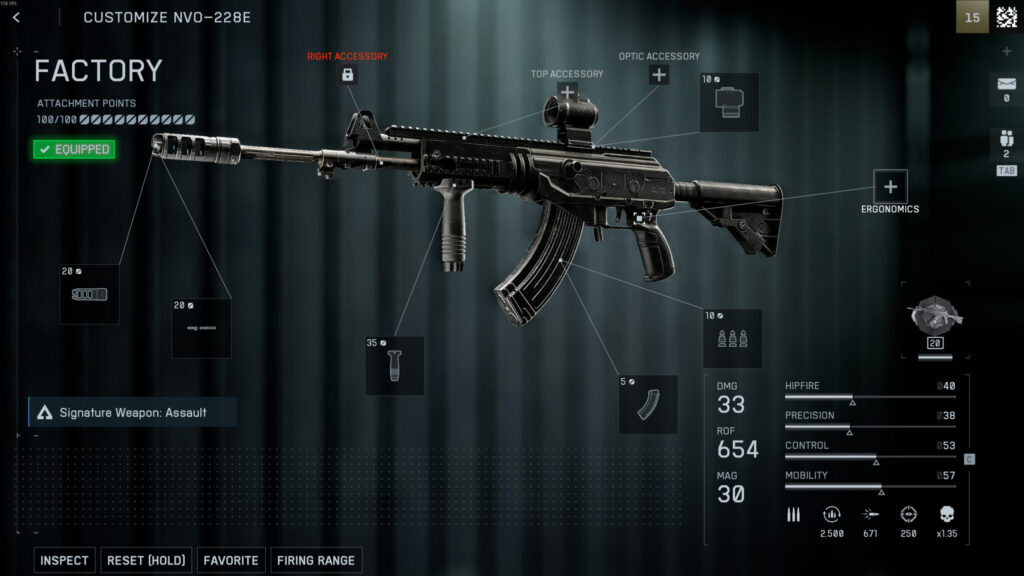Open the Inspect weapon view
1024x576 pixels.
coord(64,561)
